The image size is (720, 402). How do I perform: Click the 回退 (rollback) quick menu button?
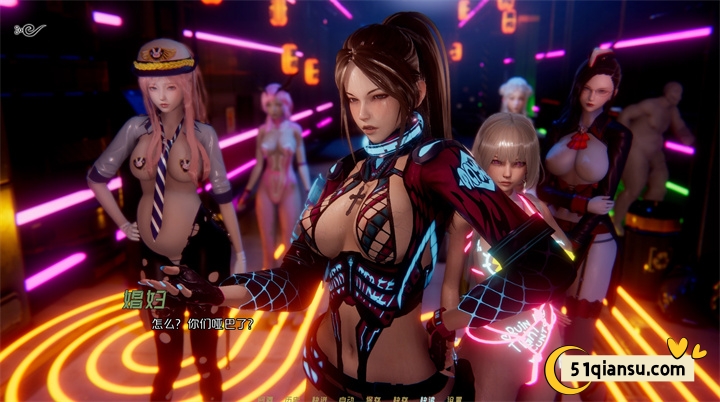click(264, 398)
